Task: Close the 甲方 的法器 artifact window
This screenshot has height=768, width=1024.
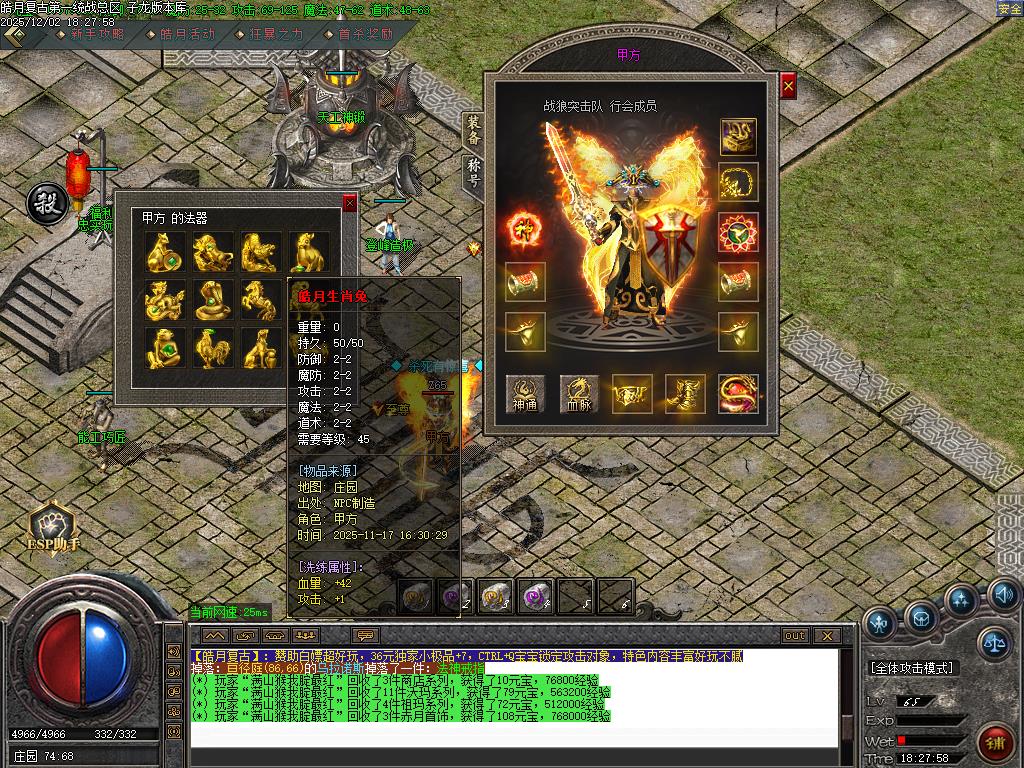Action: click(349, 203)
